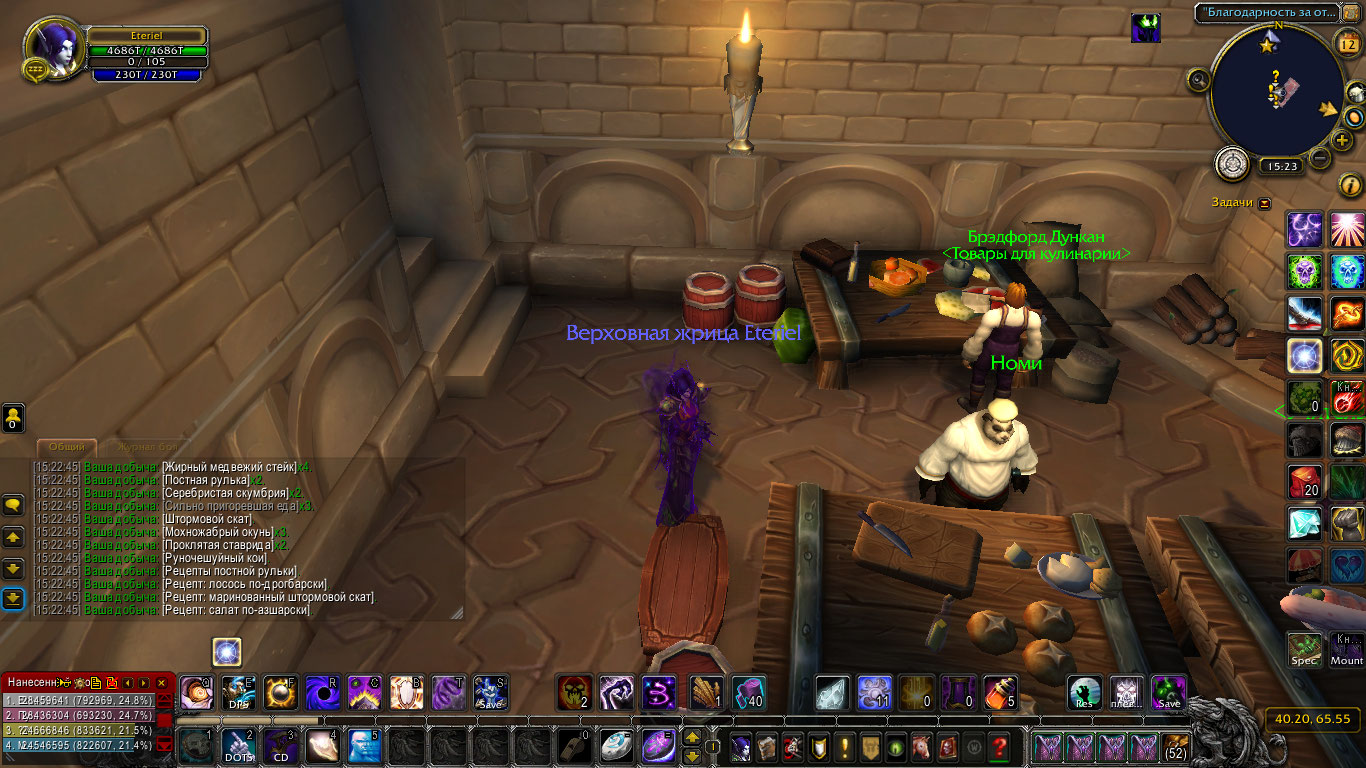
Task: Open the calendar showing day 12
Action: 1346,42
